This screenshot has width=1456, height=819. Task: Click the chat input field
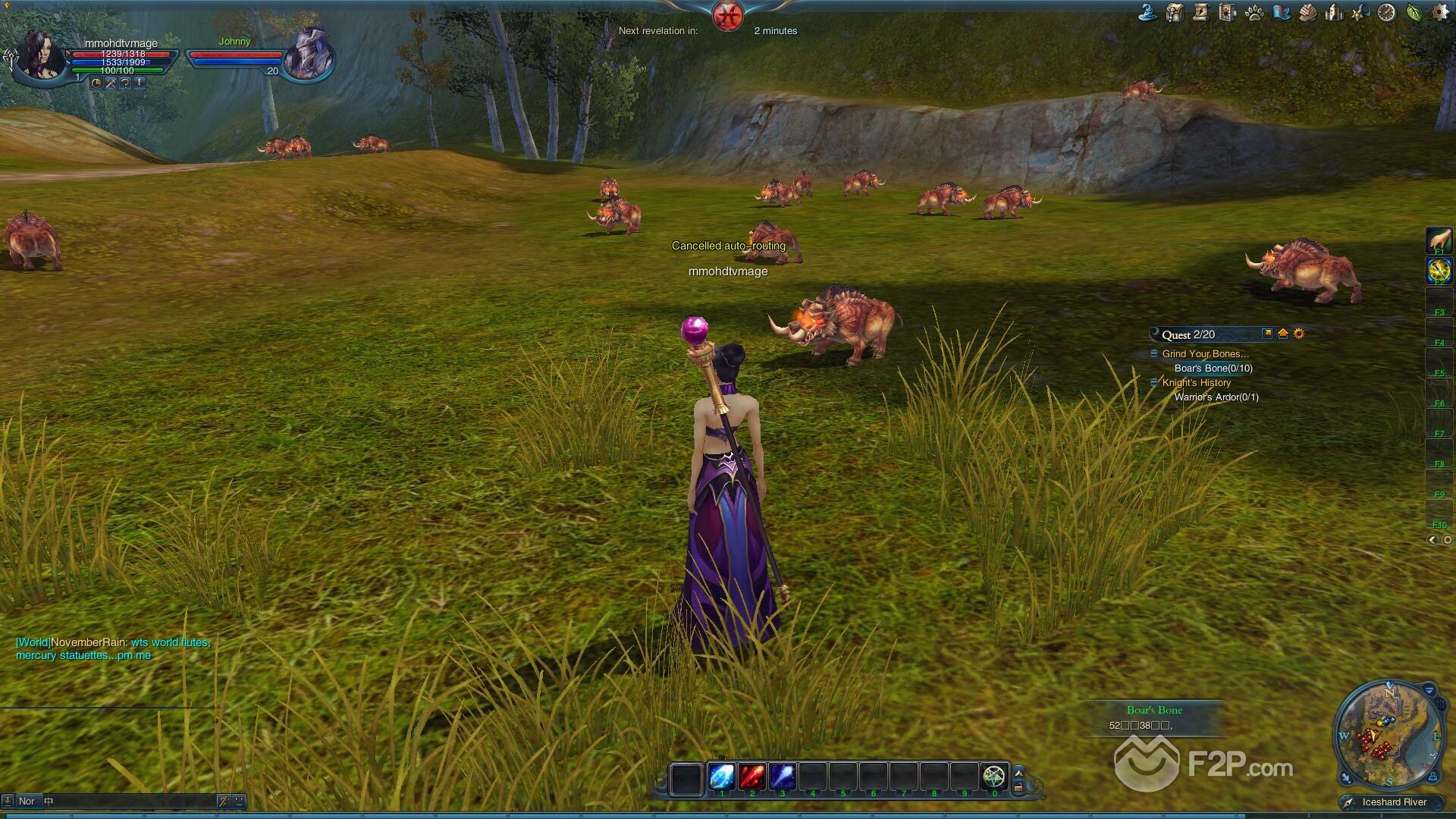click(x=129, y=801)
